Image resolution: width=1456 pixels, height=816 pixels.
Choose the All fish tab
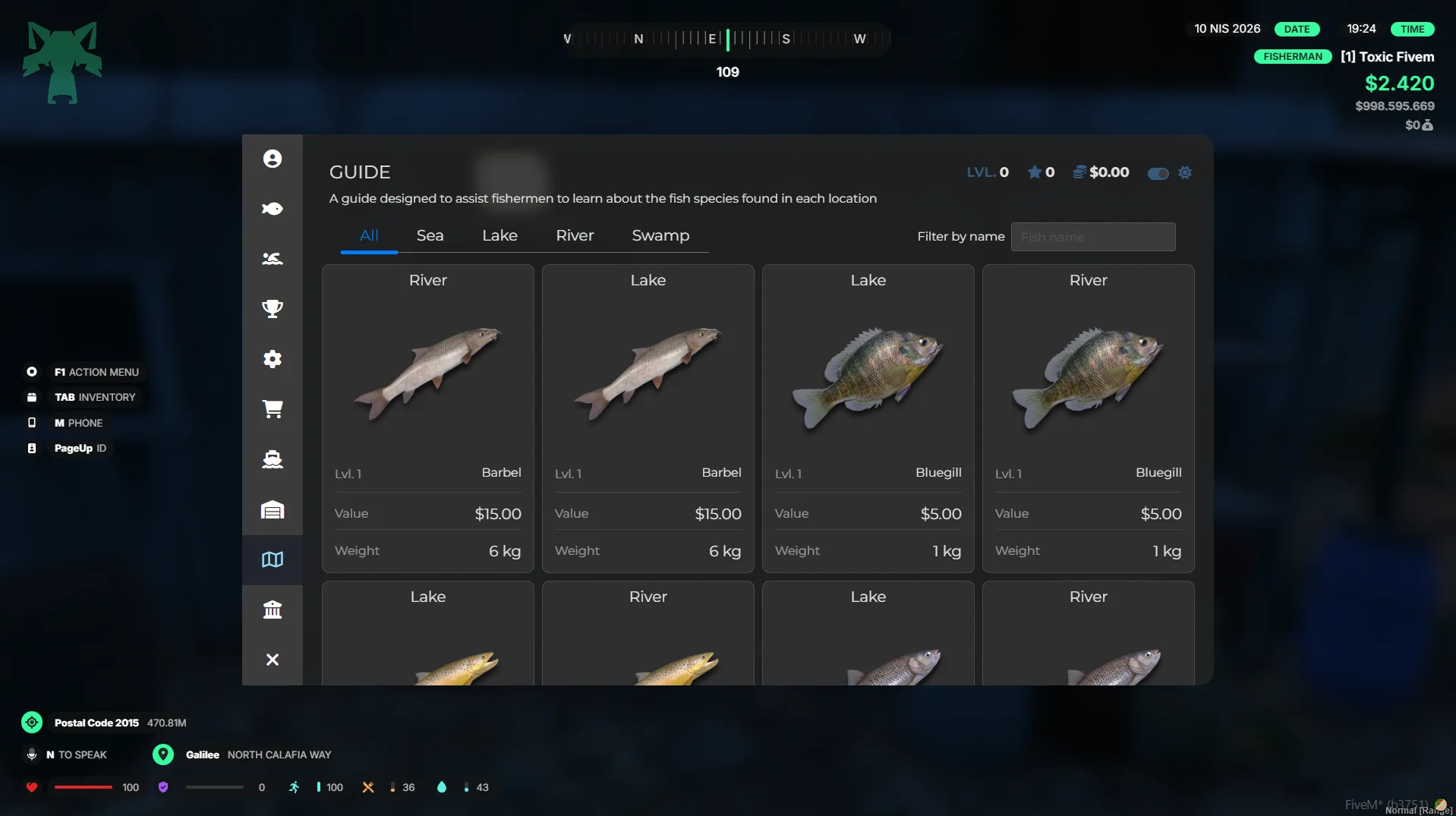coord(369,236)
